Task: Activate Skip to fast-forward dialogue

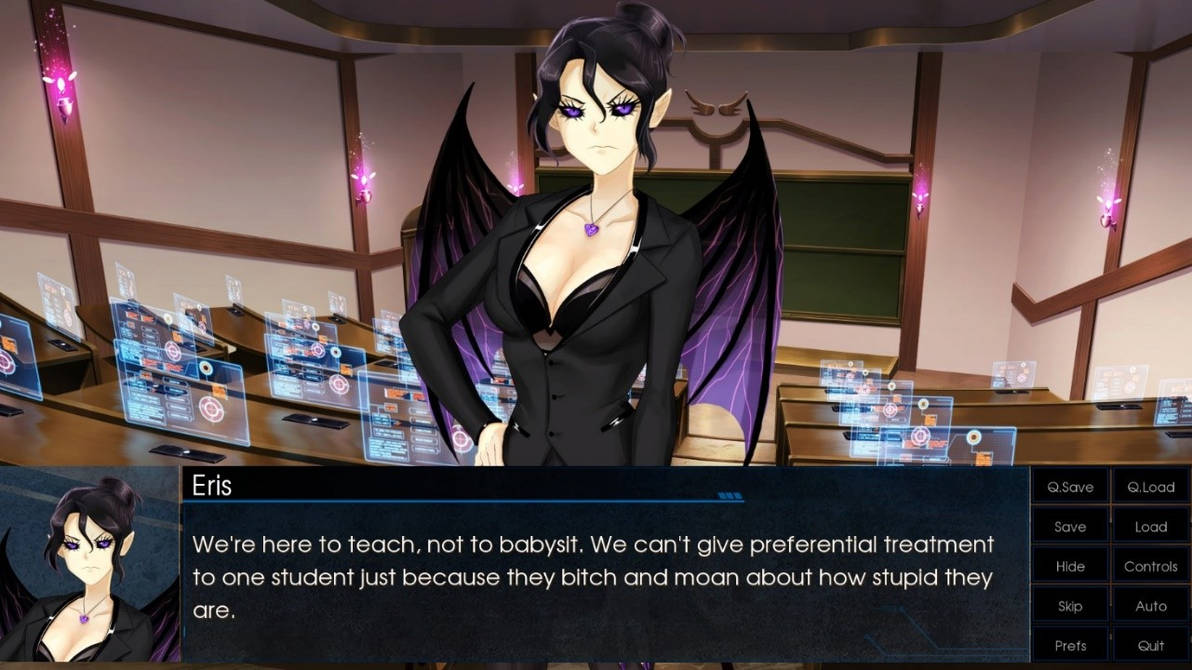Action: [x=1070, y=606]
